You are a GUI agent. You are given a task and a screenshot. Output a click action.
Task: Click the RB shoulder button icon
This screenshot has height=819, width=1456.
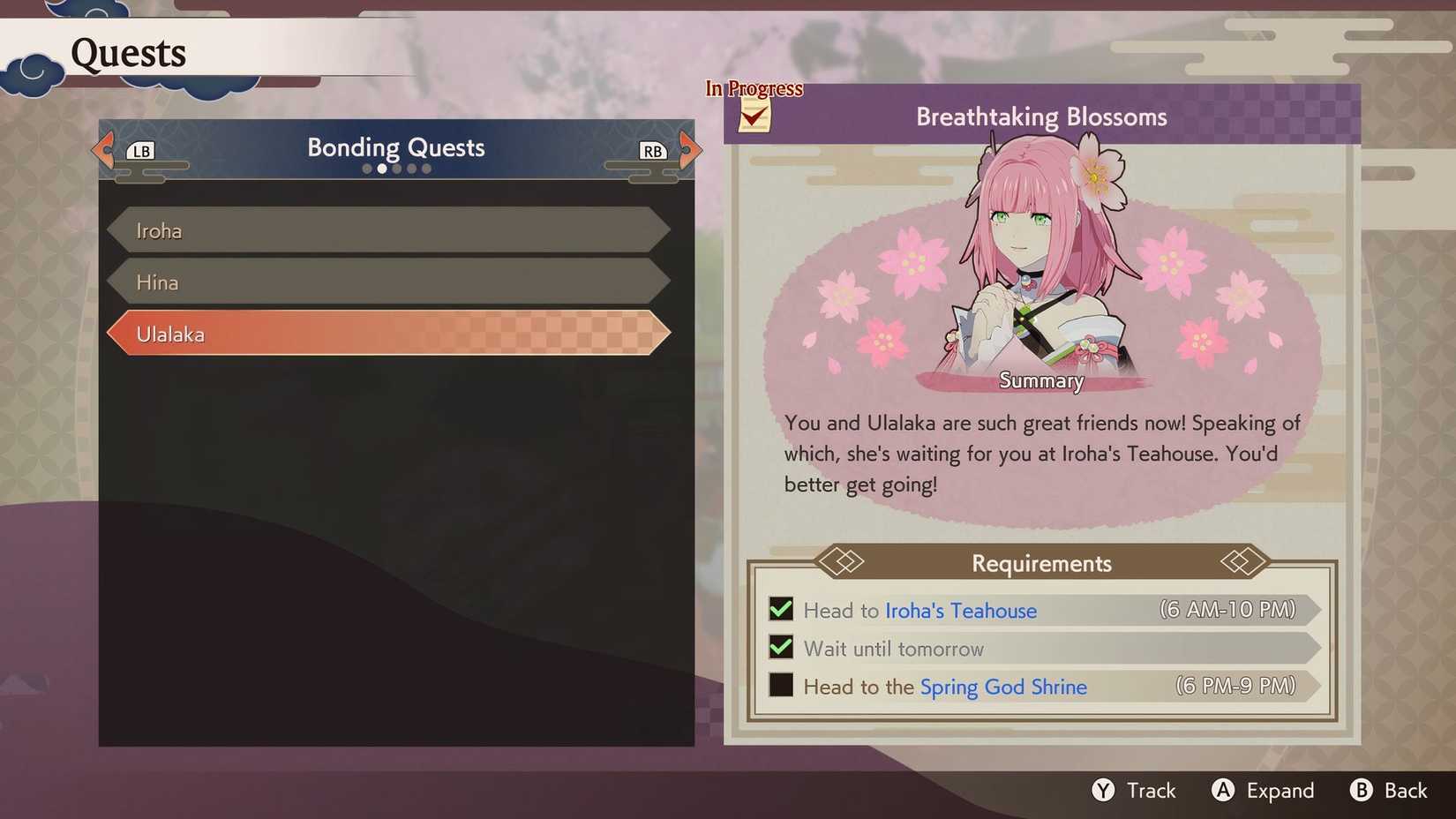[x=652, y=150]
